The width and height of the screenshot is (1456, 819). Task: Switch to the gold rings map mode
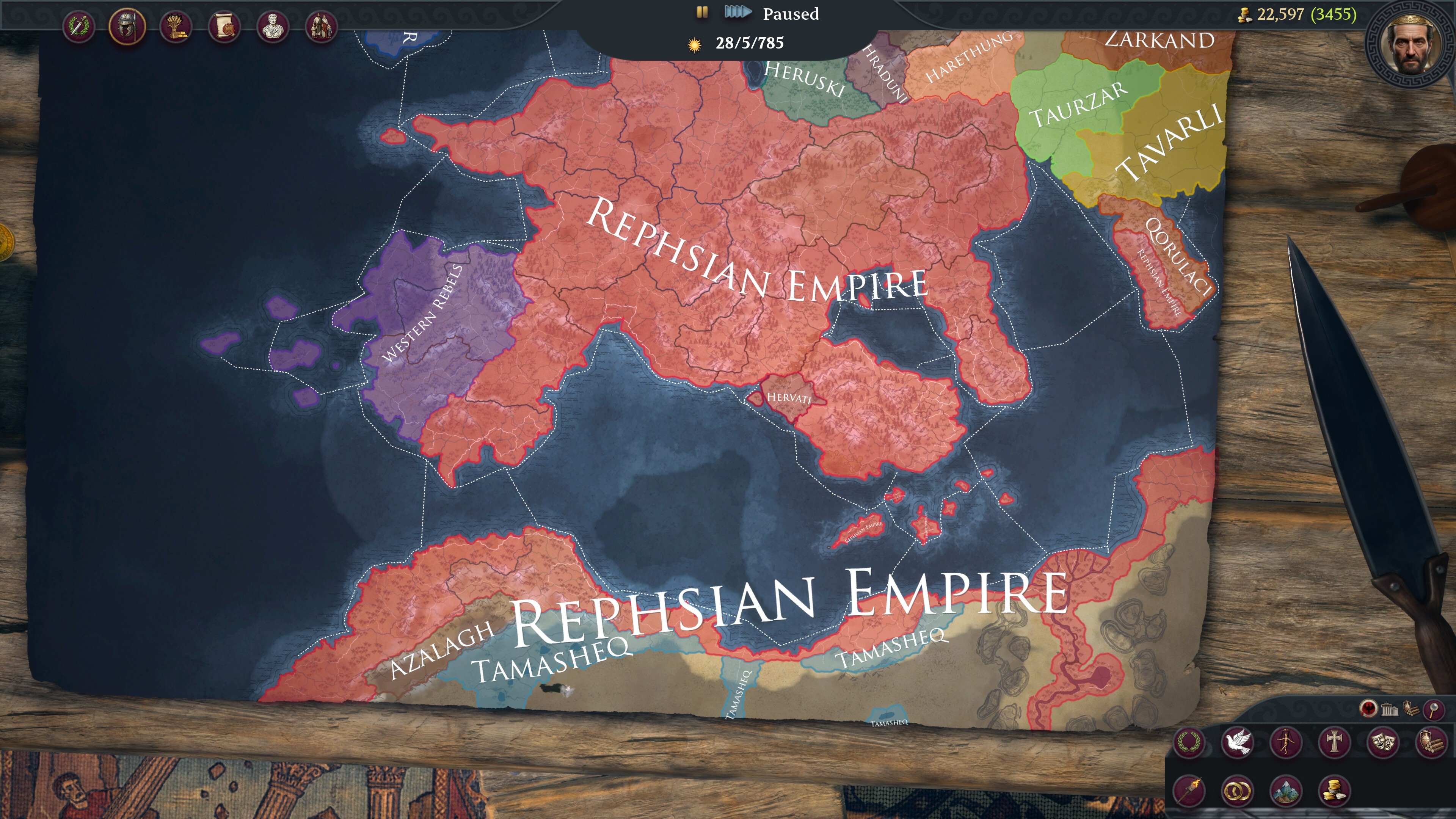[1237, 789]
